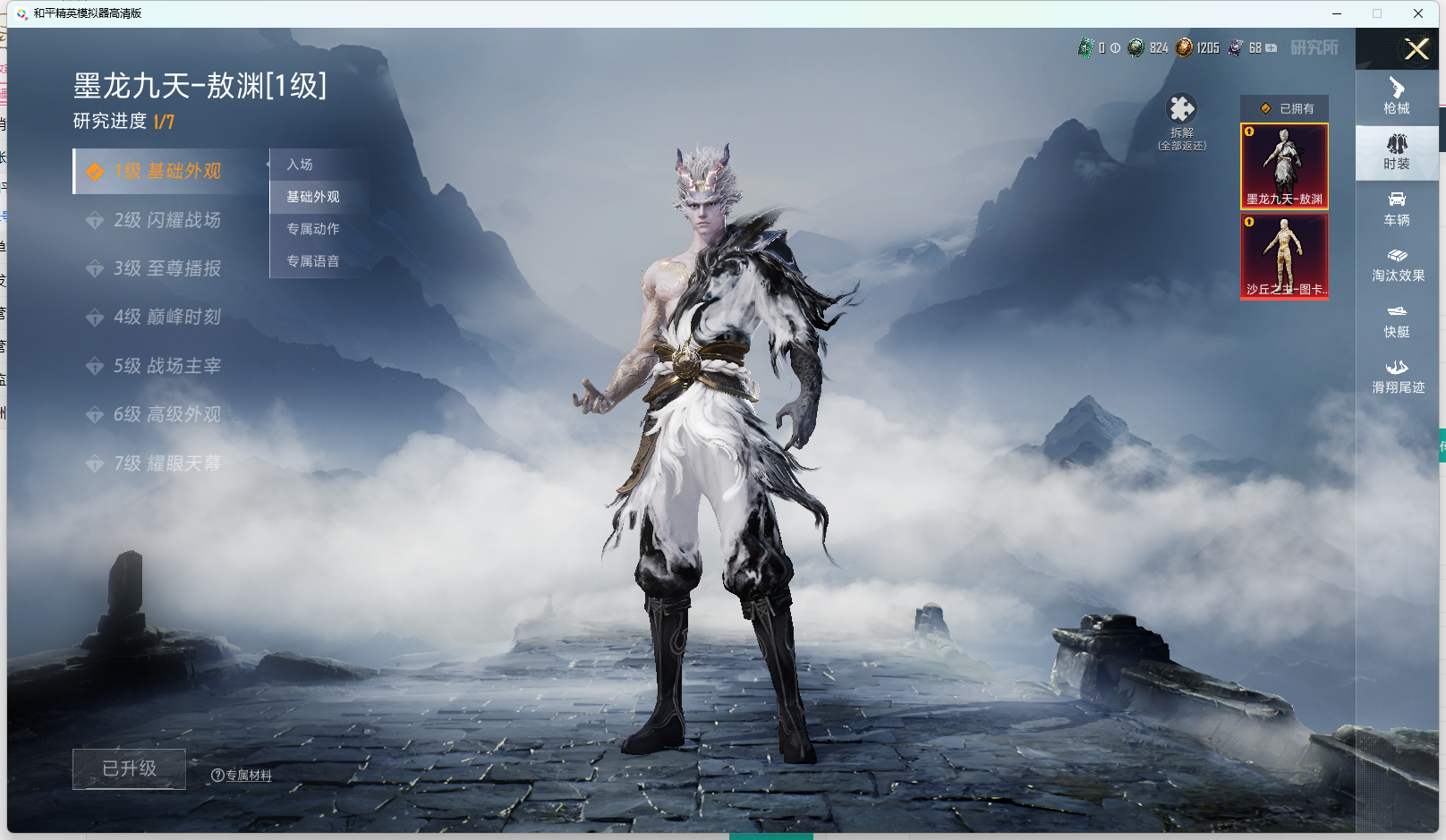Viewport: 1446px width, 840px height.
Task: Choose the 基础外观 sub-option
Action: coord(313,197)
